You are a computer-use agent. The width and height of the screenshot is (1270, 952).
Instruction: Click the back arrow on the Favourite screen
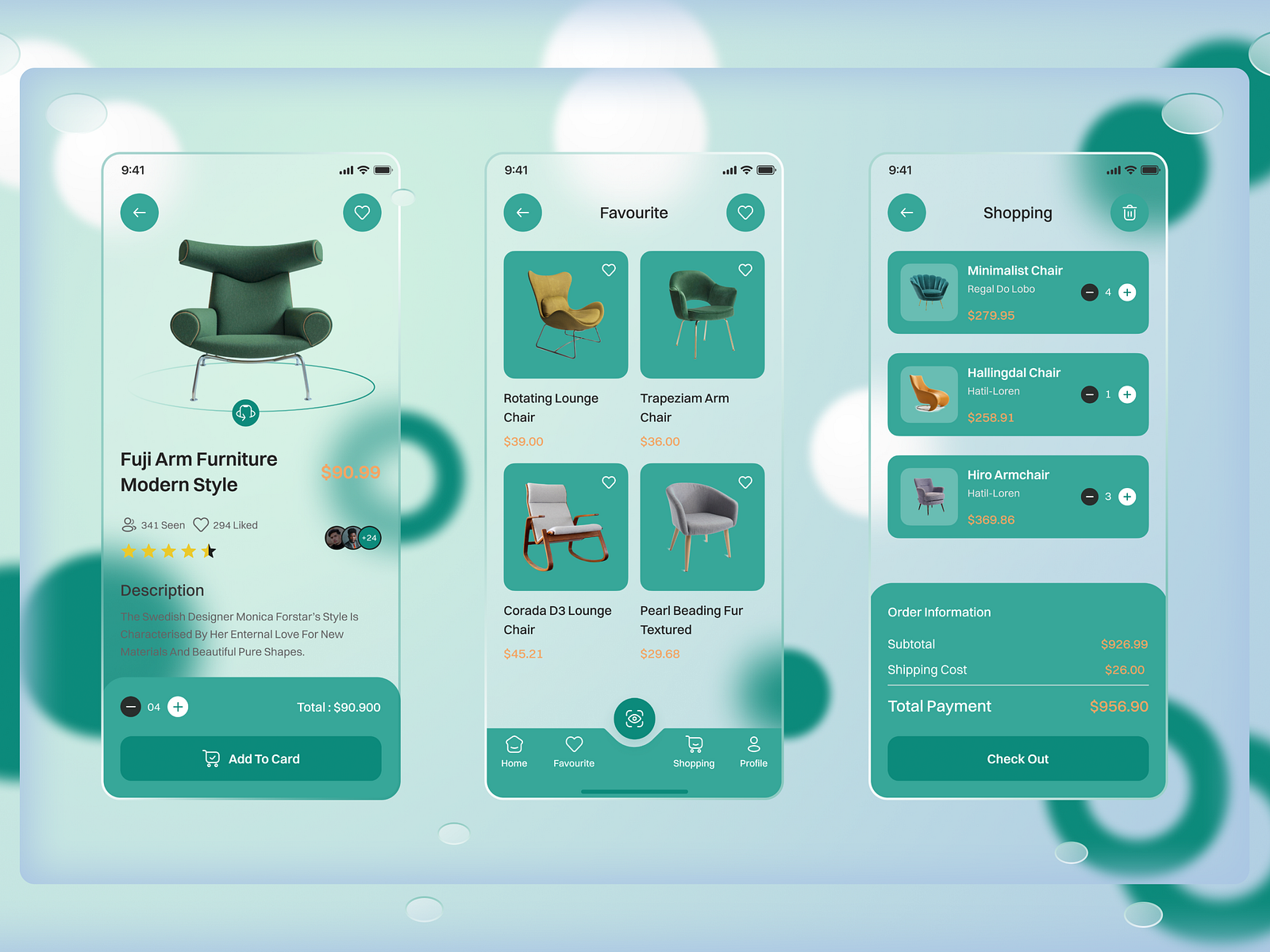tap(522, 213)
